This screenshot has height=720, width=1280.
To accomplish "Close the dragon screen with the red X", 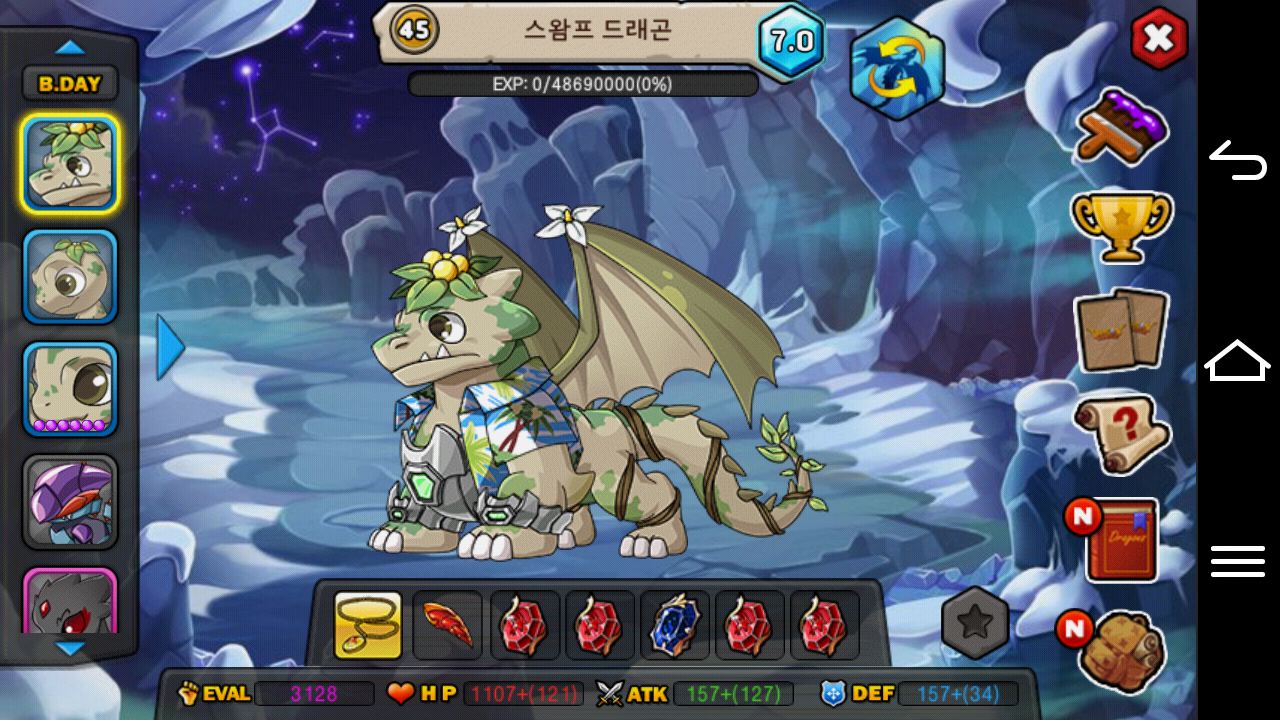I will pos(1158,39).
